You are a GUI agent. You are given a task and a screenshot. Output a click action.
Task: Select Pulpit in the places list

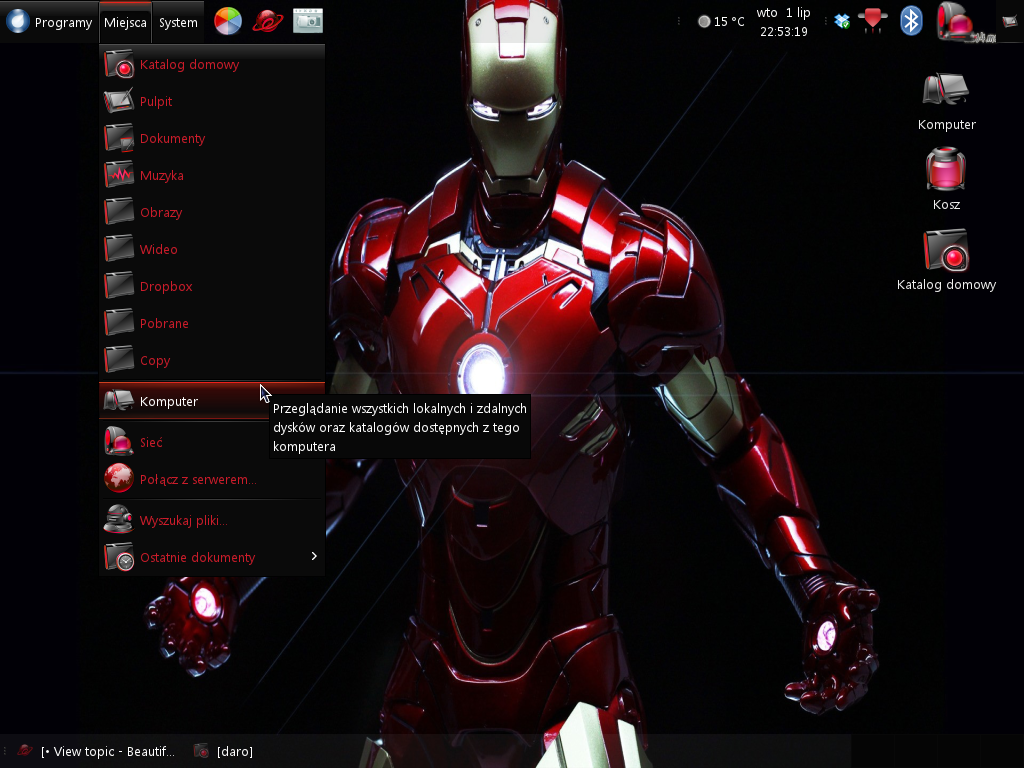[x=156, y=102]
